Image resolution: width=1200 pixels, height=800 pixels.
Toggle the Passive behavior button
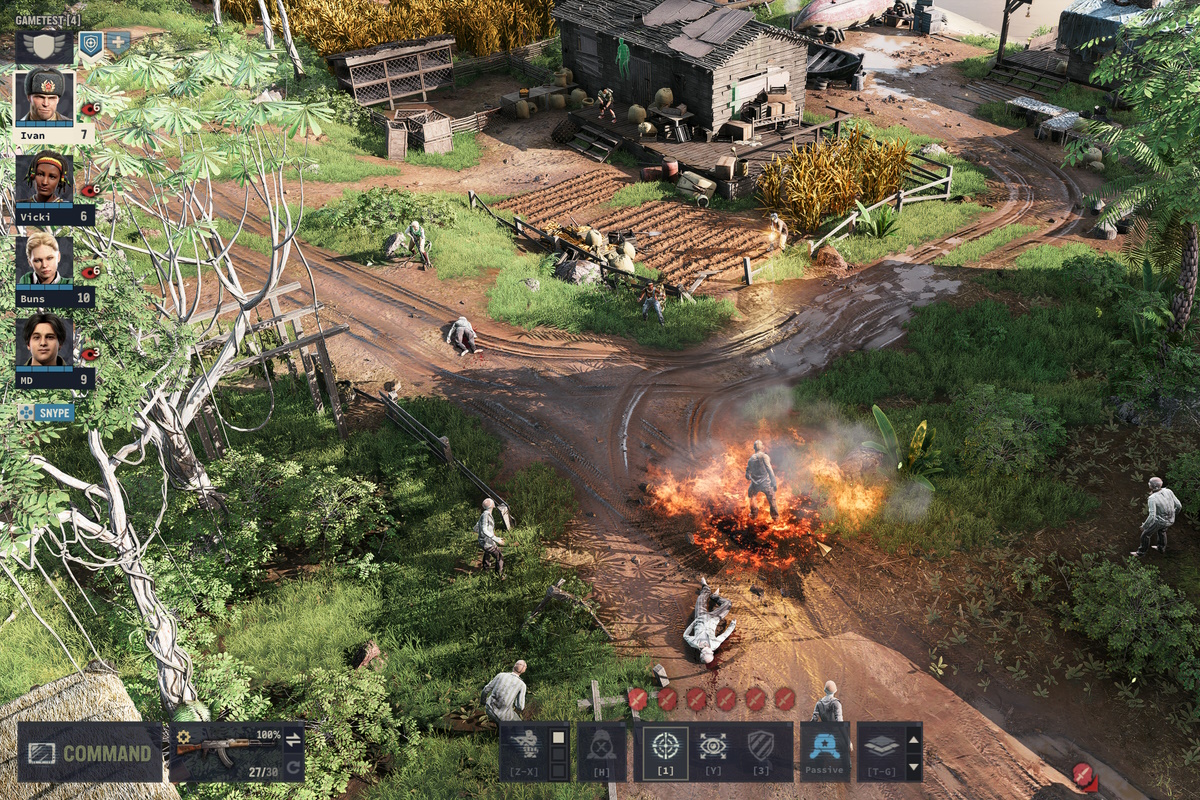click(x=825, y=748)
